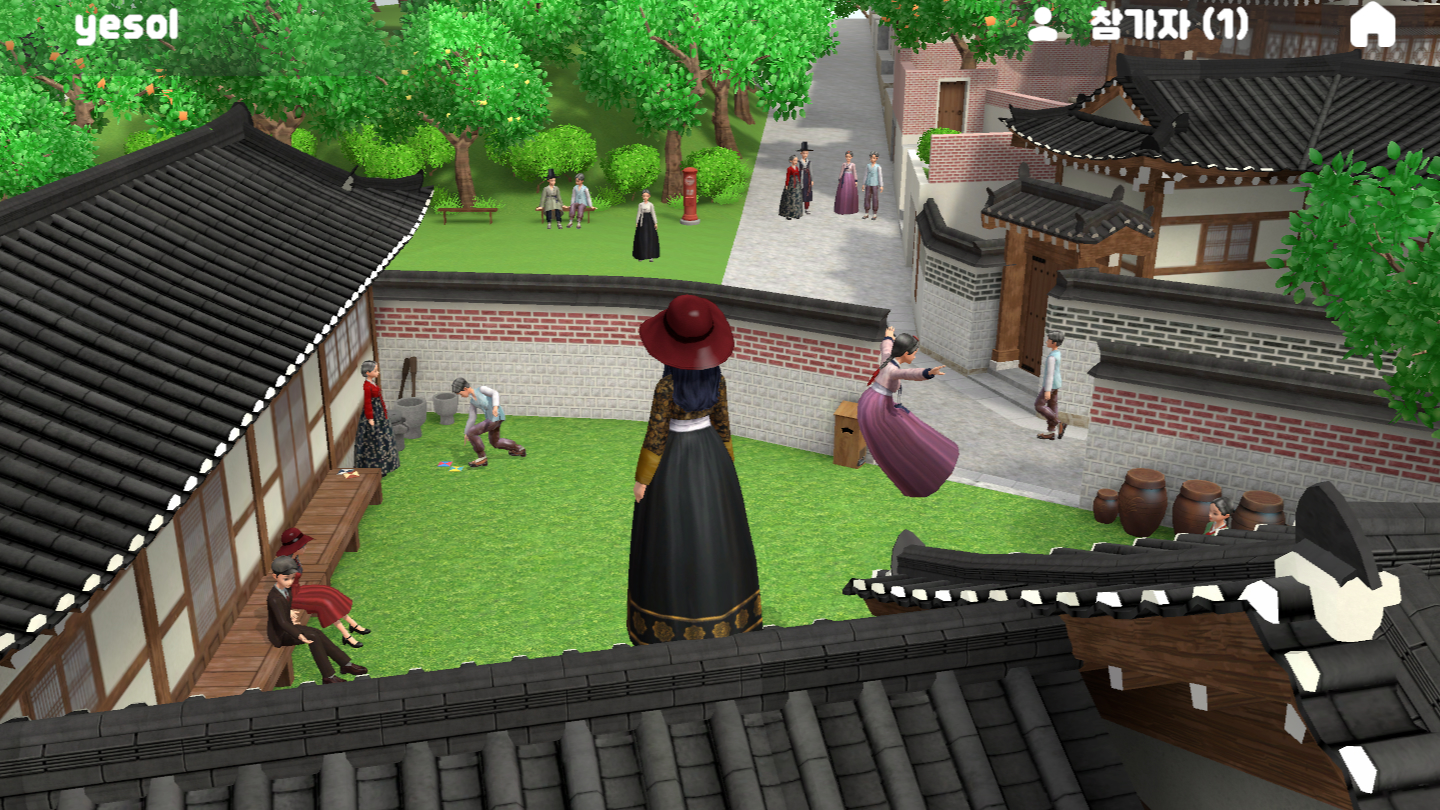Open the 참가자 (1) participants list

point(1139,25)
